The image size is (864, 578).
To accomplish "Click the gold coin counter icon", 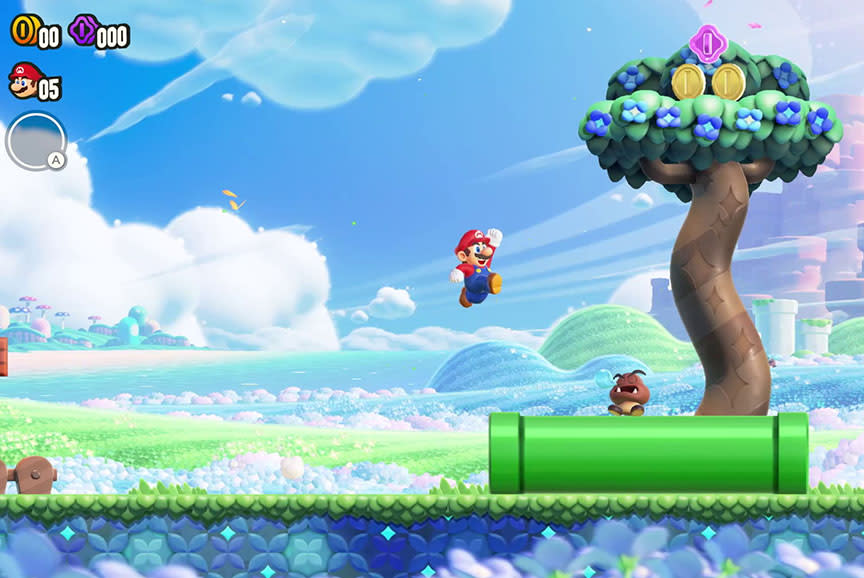I will pyautogui.click(x=23, y=31).
